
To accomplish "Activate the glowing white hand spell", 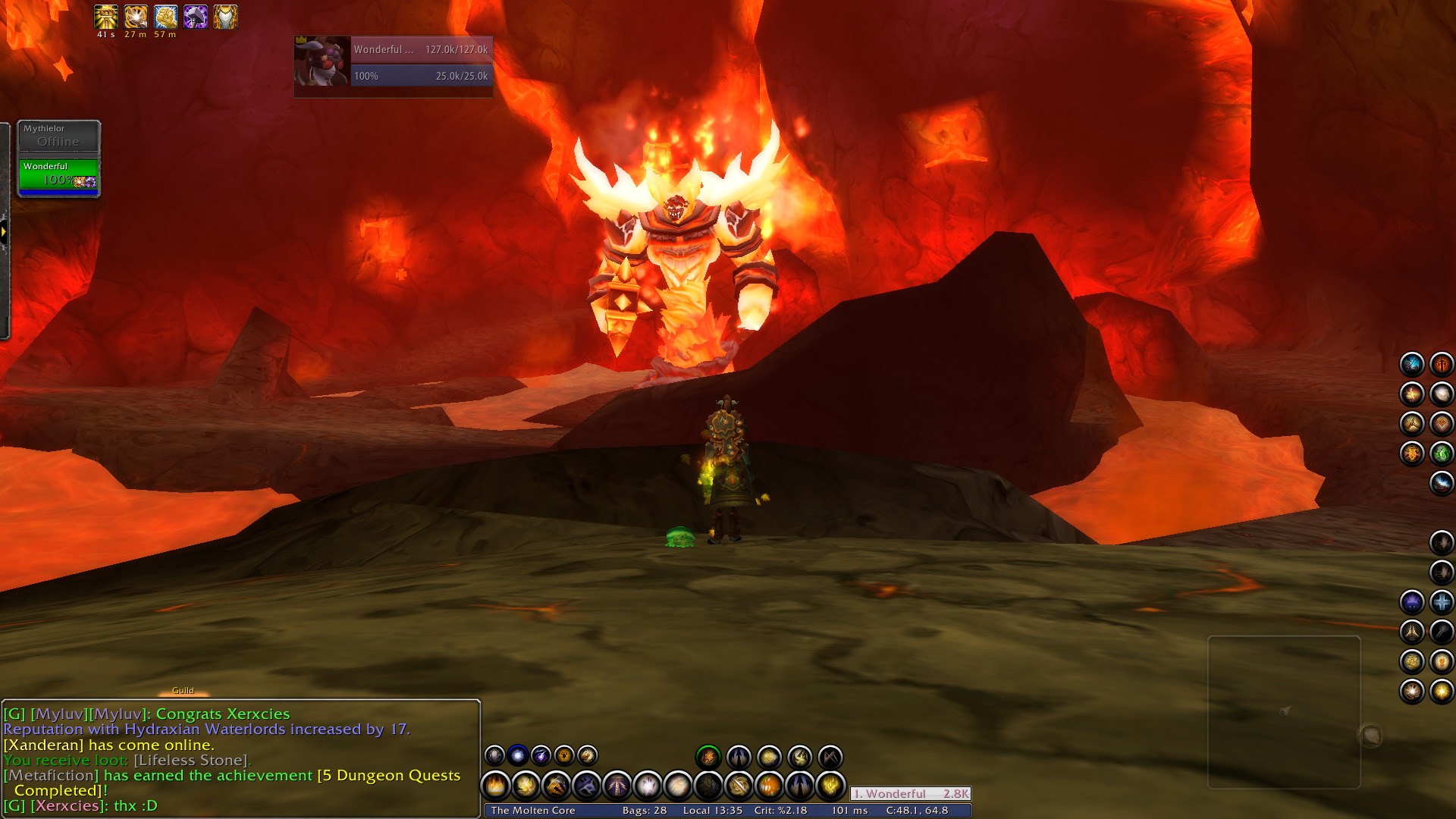I will [x=648, y=786].
